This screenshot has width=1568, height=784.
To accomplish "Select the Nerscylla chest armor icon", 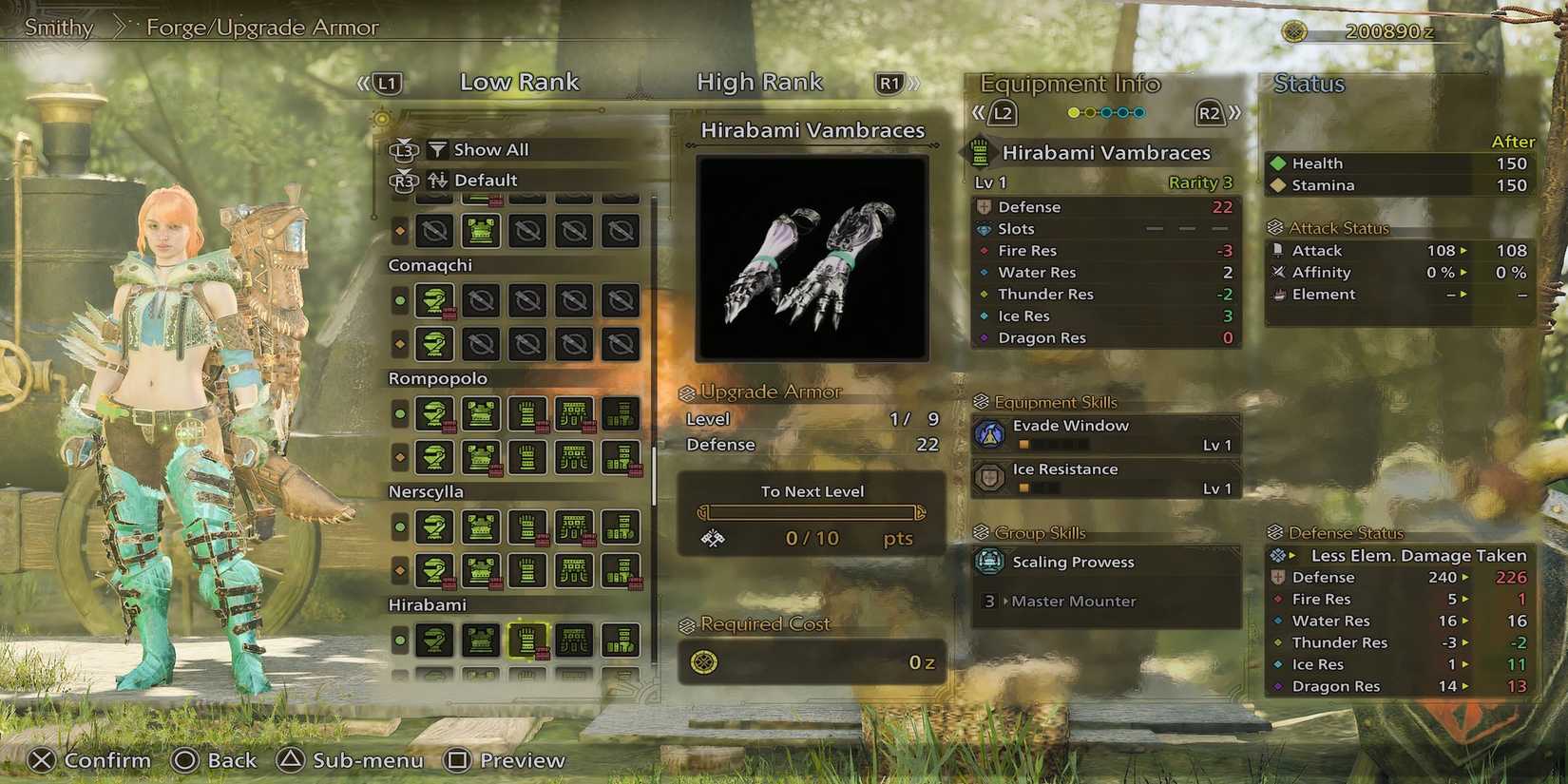I will [480, 528].
